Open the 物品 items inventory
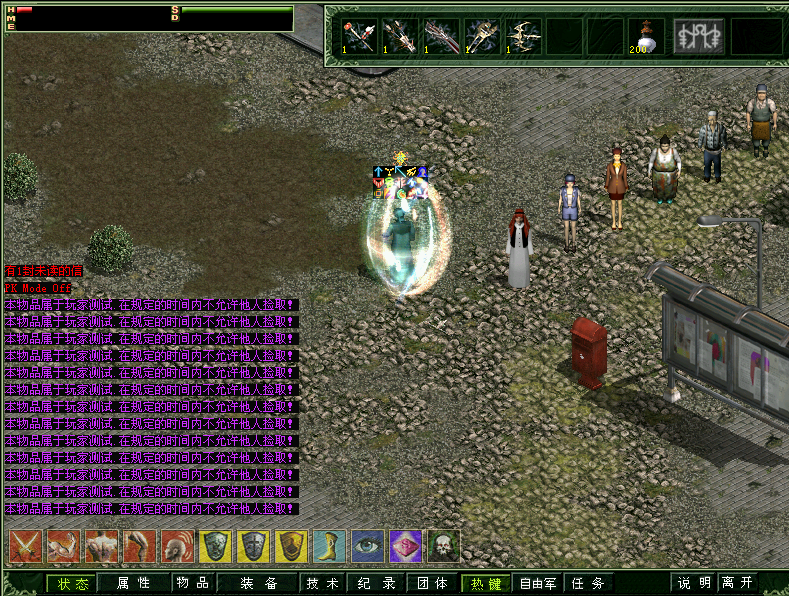The width and height of the screenshot is (789, 596). [192, 583]
